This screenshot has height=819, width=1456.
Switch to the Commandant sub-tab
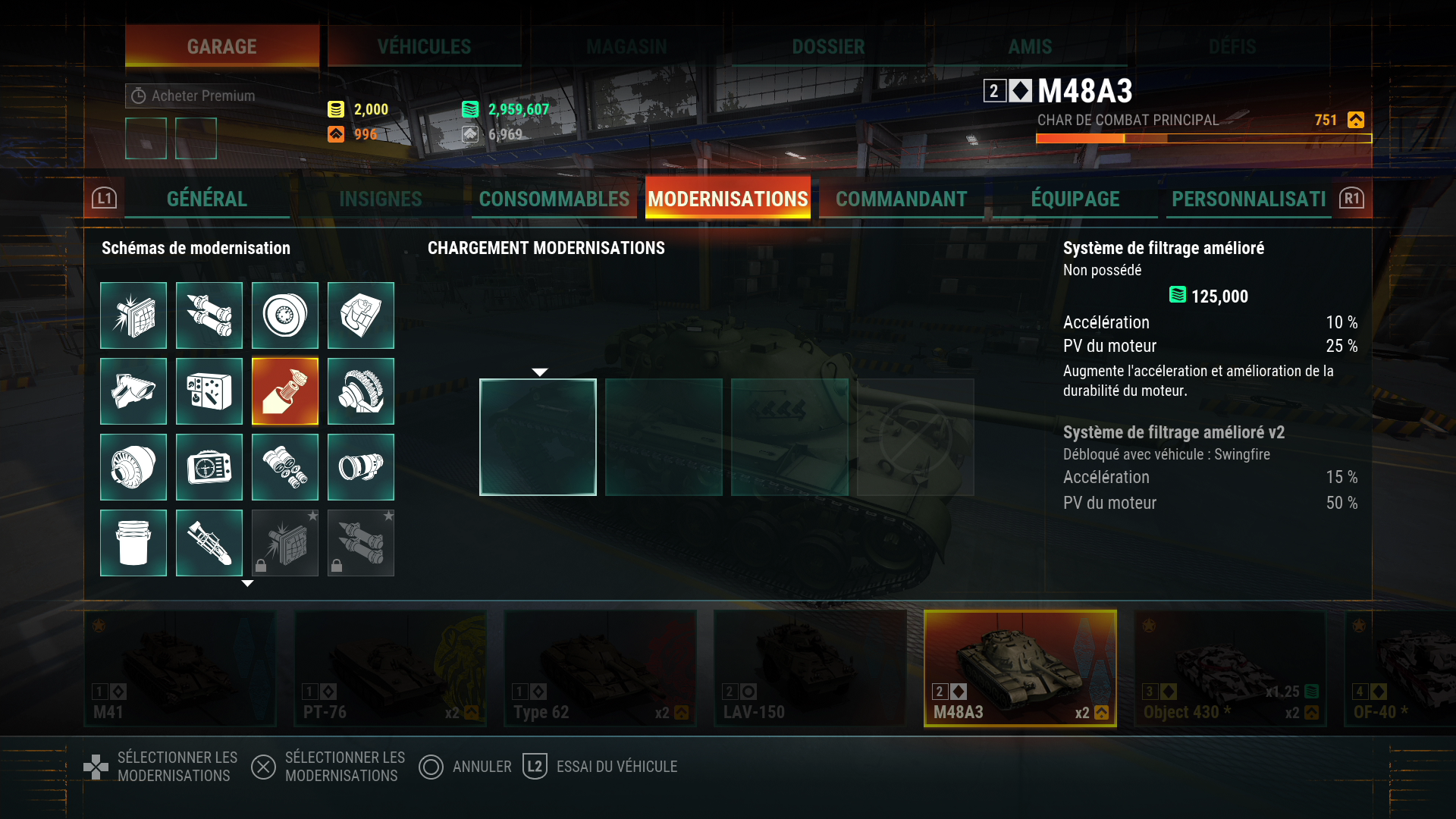901,199
